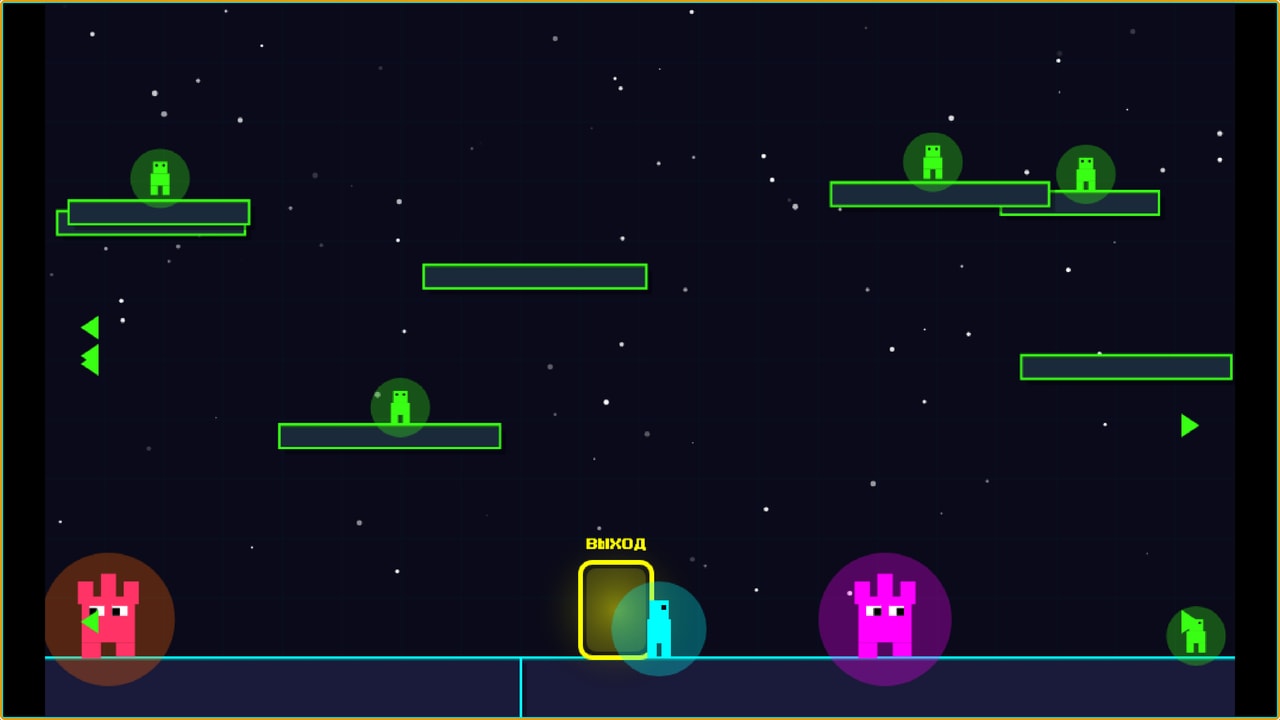
Task: Click the green alien above the middle platform
Action: (x=399, y=405)
